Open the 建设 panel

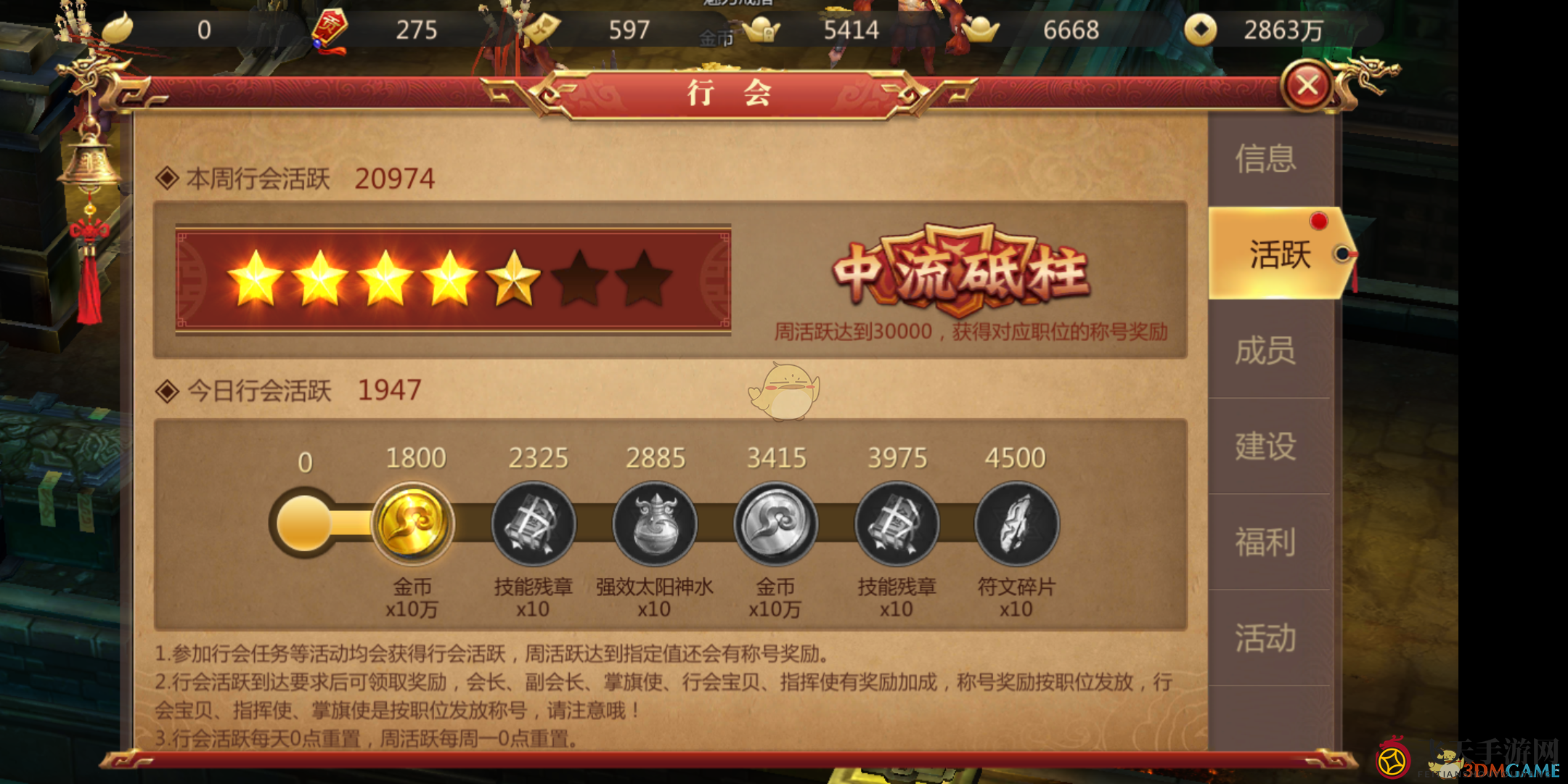click(1265, 446)
